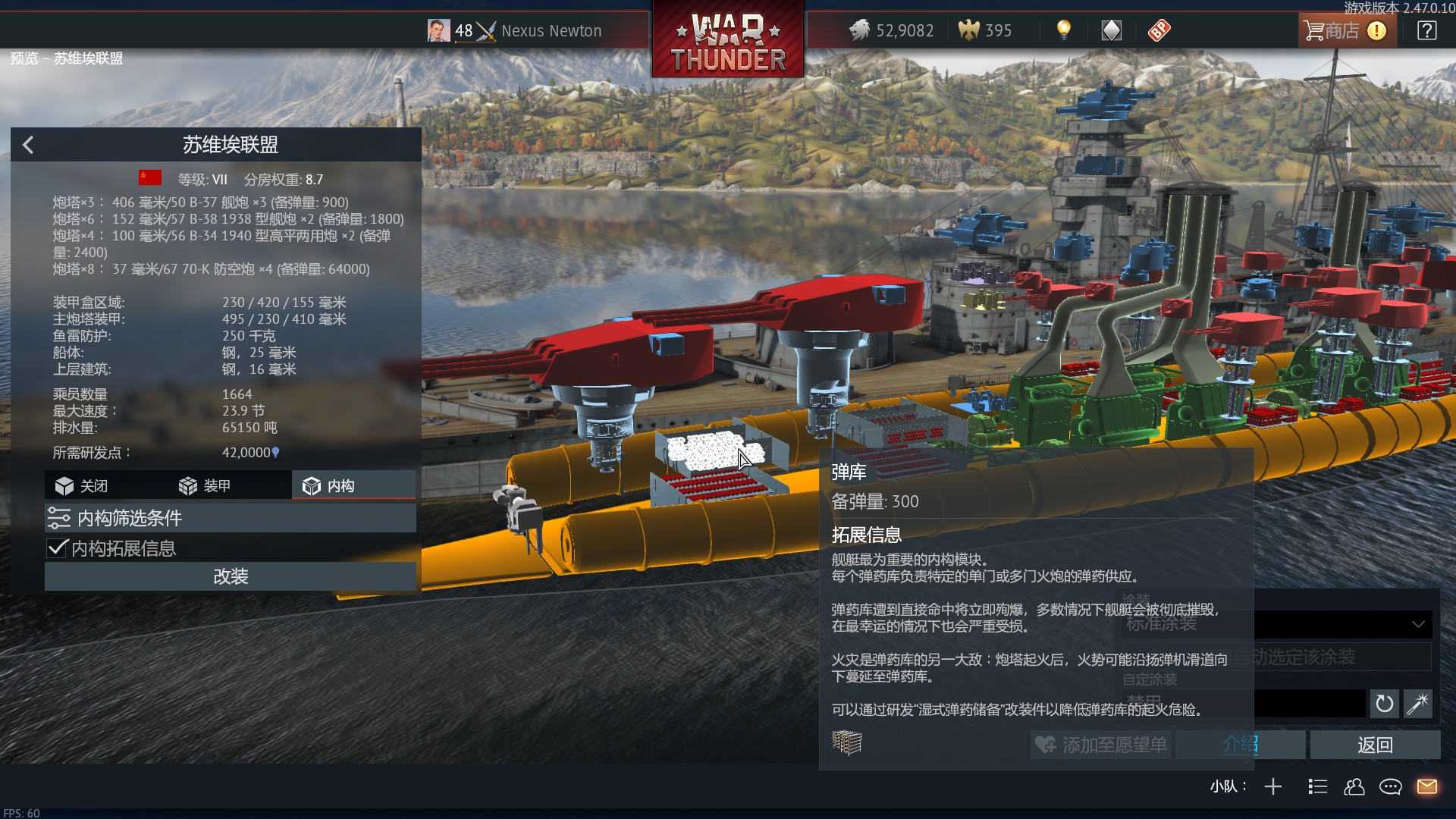Open the question mark help button
The height and width of the screenshot is (819, 1456).
(x=1426, y=31)
